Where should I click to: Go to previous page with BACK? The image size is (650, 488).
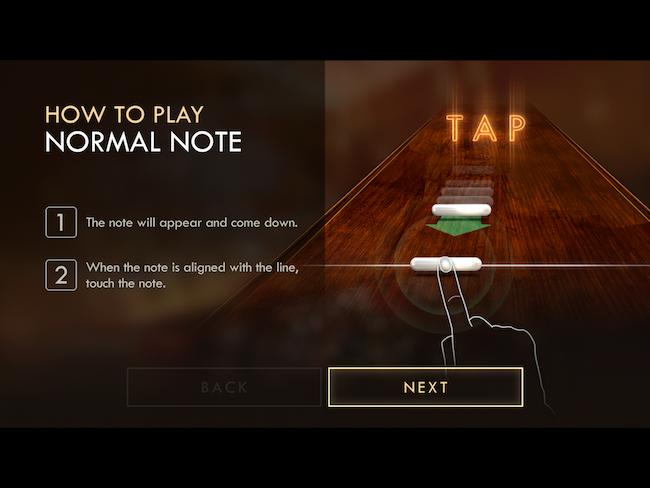pyautogui.click(x=224, y=387)
